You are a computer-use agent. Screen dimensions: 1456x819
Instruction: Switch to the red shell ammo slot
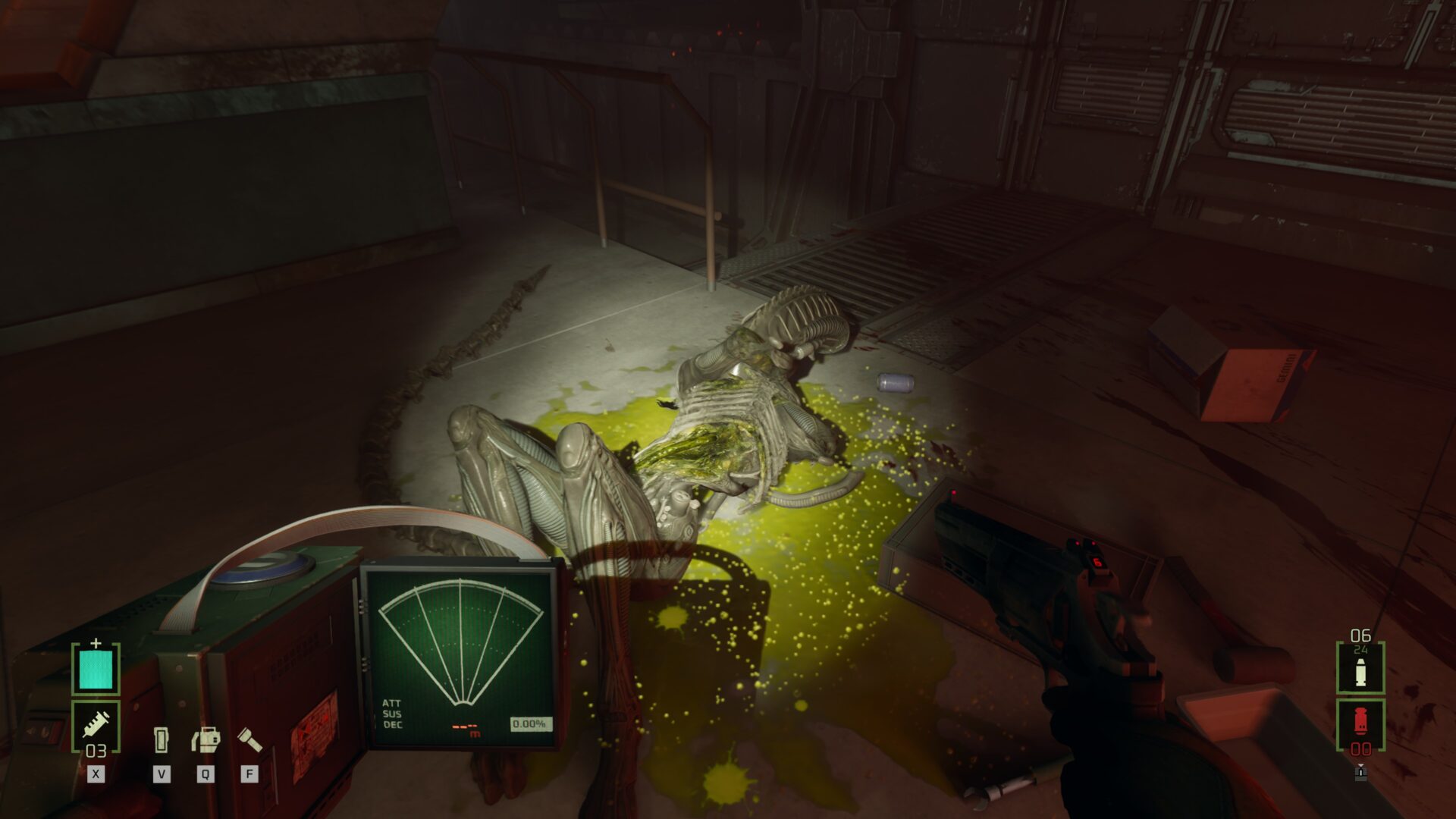point(1360,723)
